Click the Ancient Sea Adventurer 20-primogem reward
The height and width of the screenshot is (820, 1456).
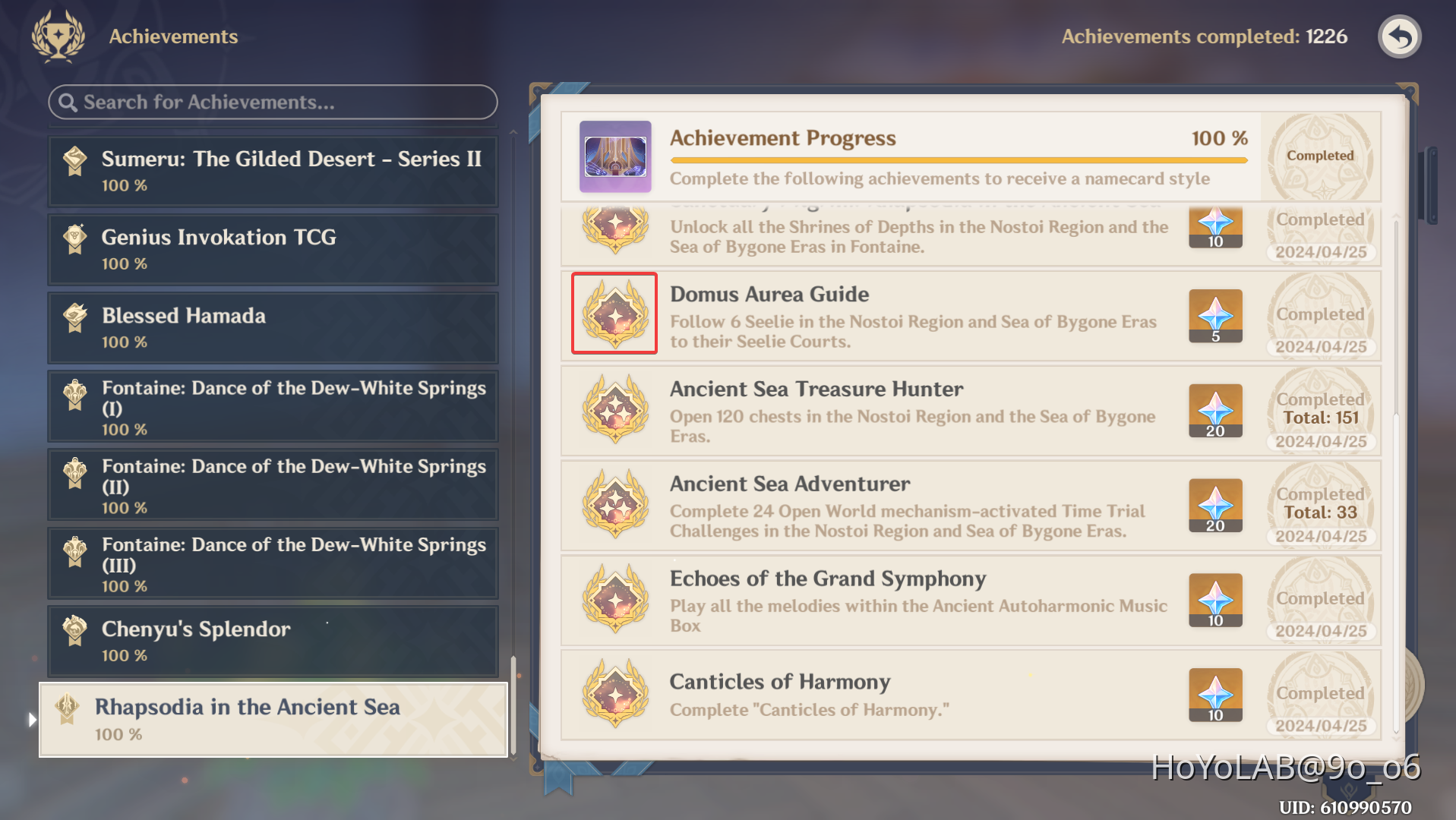1214,504
